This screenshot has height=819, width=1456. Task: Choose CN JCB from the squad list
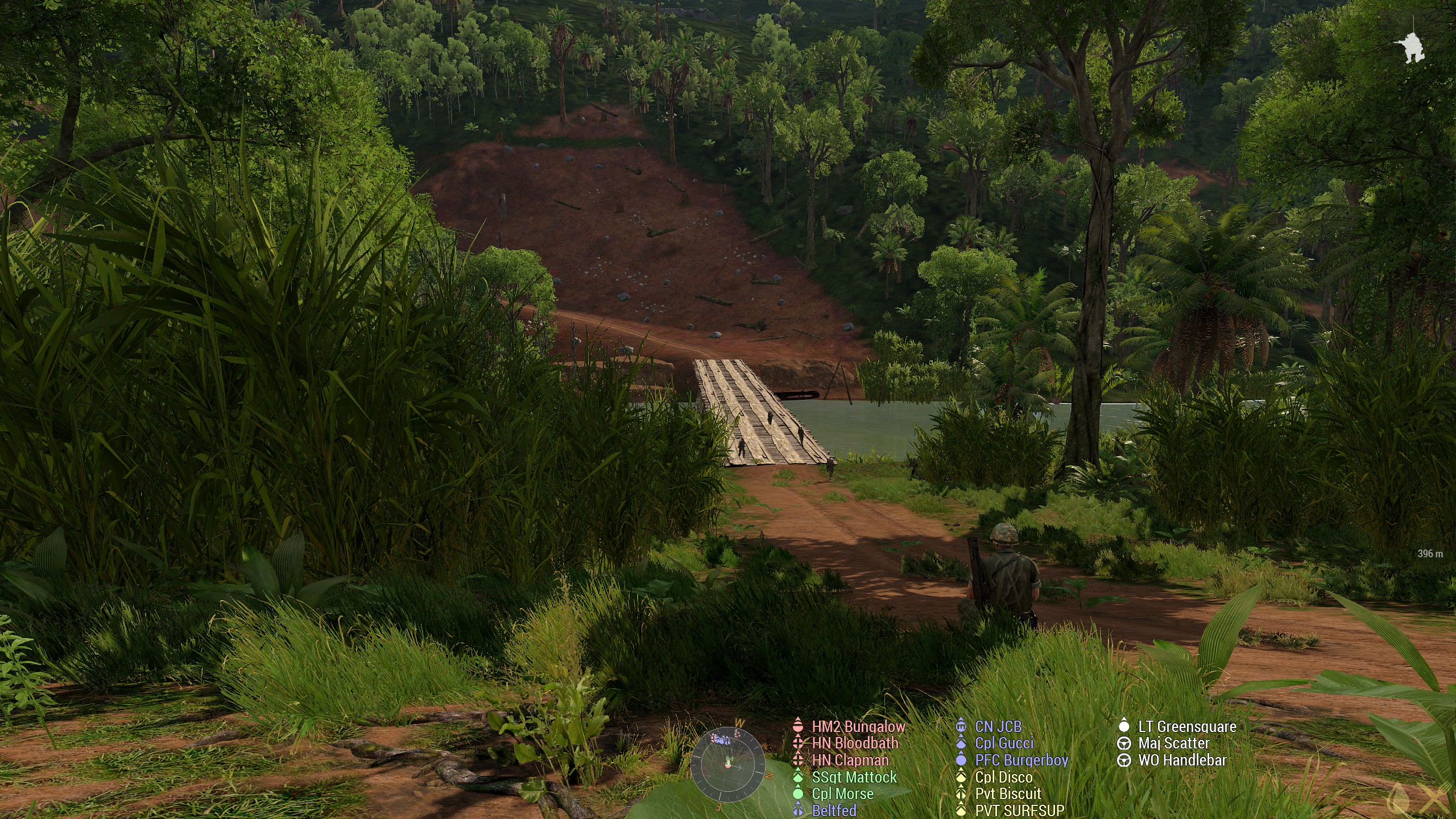point(998,726)
